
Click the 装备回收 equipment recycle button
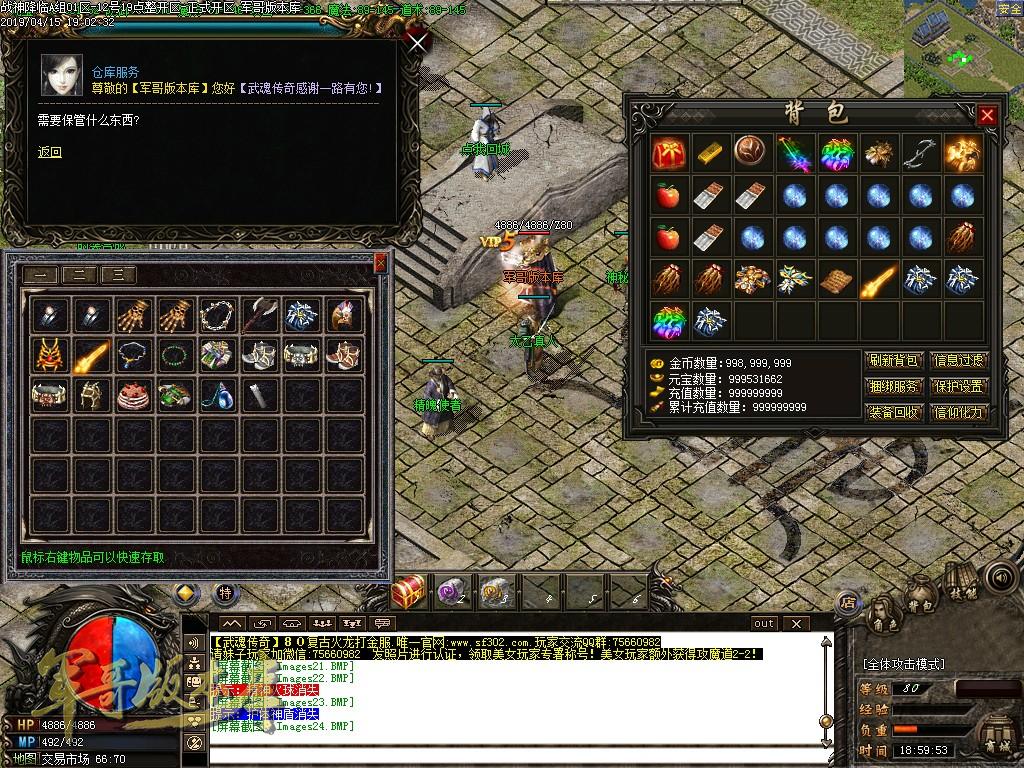pyautogui.click(x=893, y=412)
